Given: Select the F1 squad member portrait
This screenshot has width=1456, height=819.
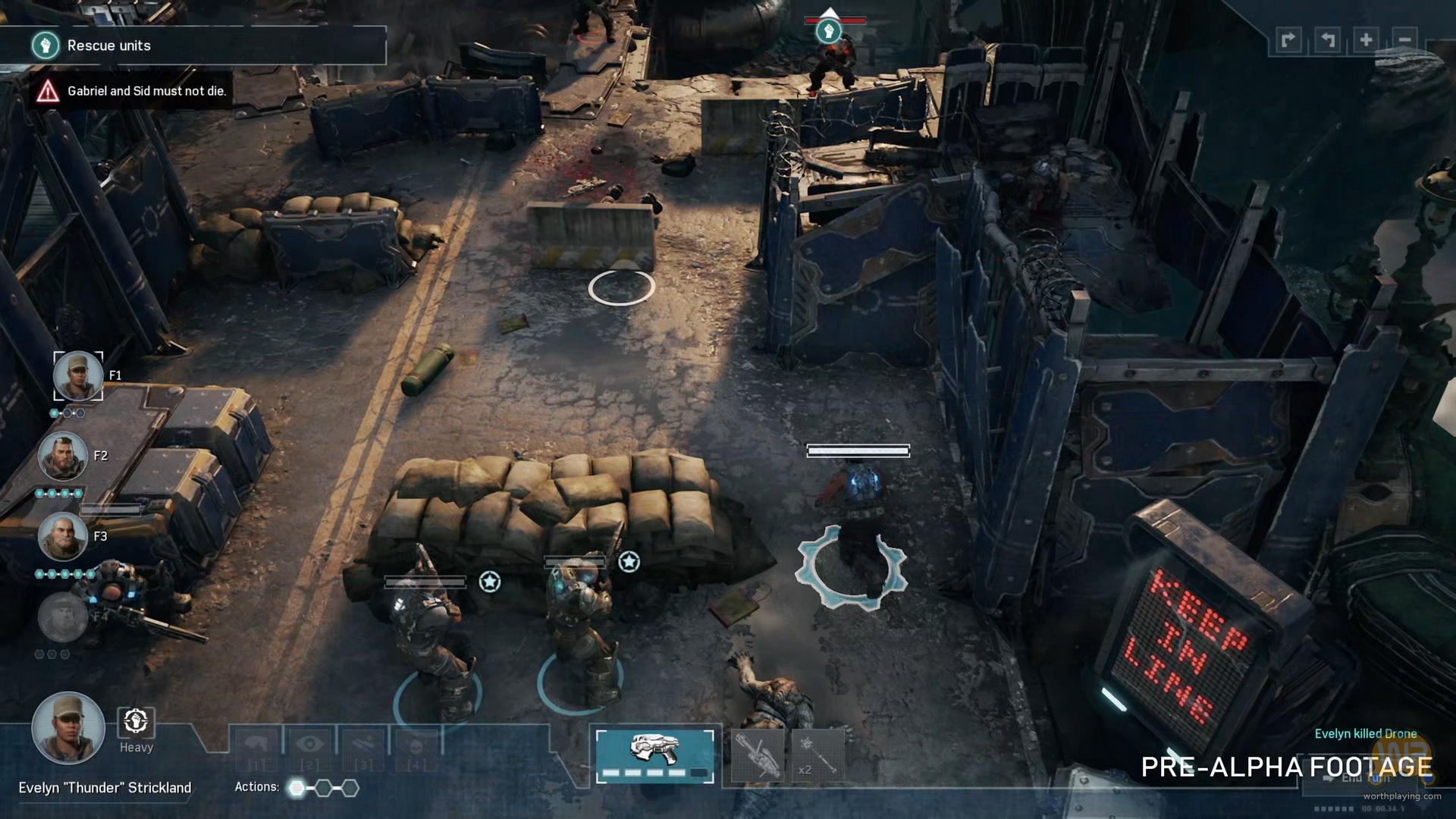Looking at the screenshot, I should coord(77,376).
